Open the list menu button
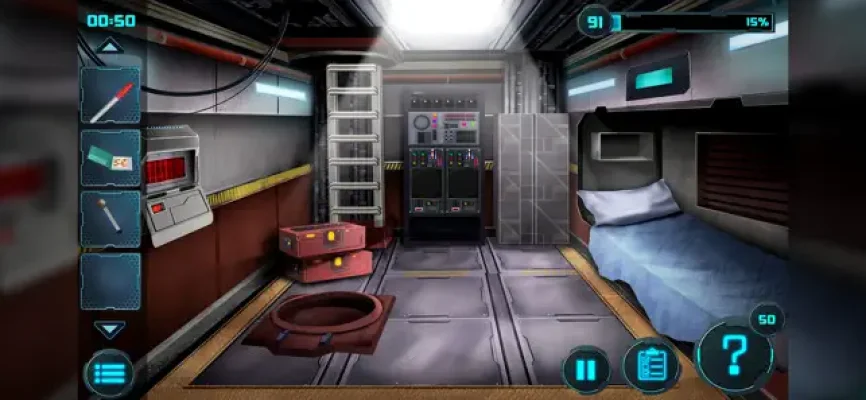This screenshot has height=400, width=866. 109,372
